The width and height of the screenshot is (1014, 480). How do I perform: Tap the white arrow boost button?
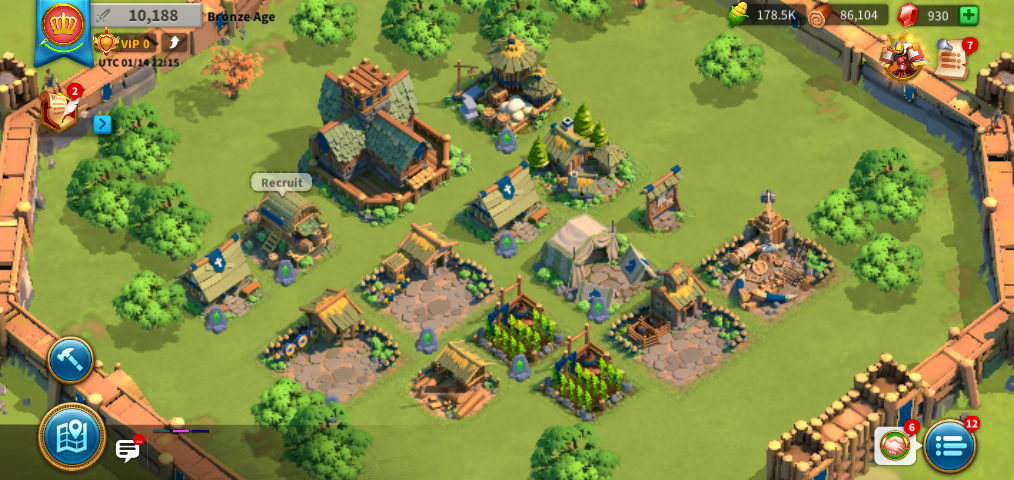[x=174, y=43]
